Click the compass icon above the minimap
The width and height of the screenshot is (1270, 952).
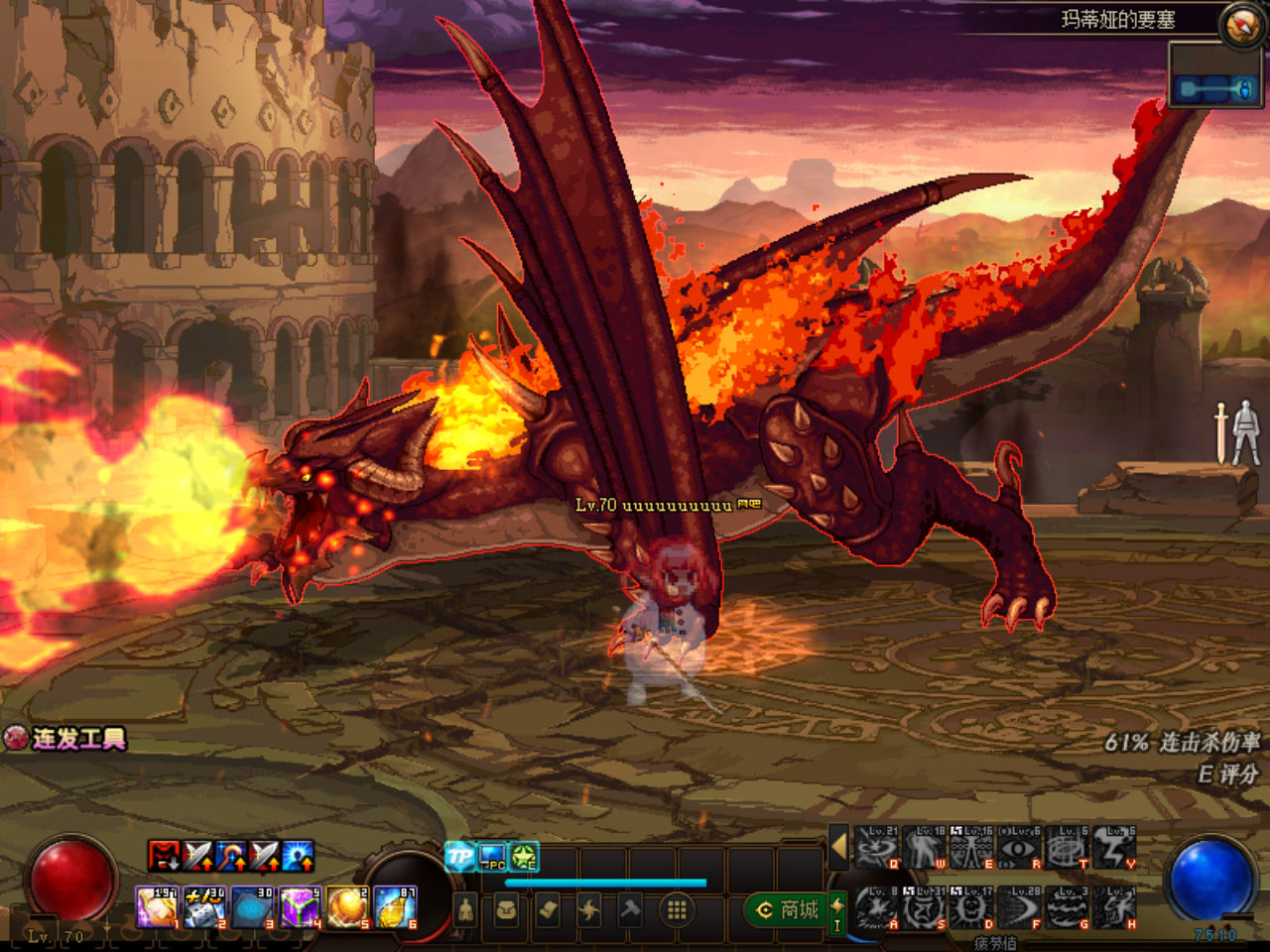tap(1241, 25)
